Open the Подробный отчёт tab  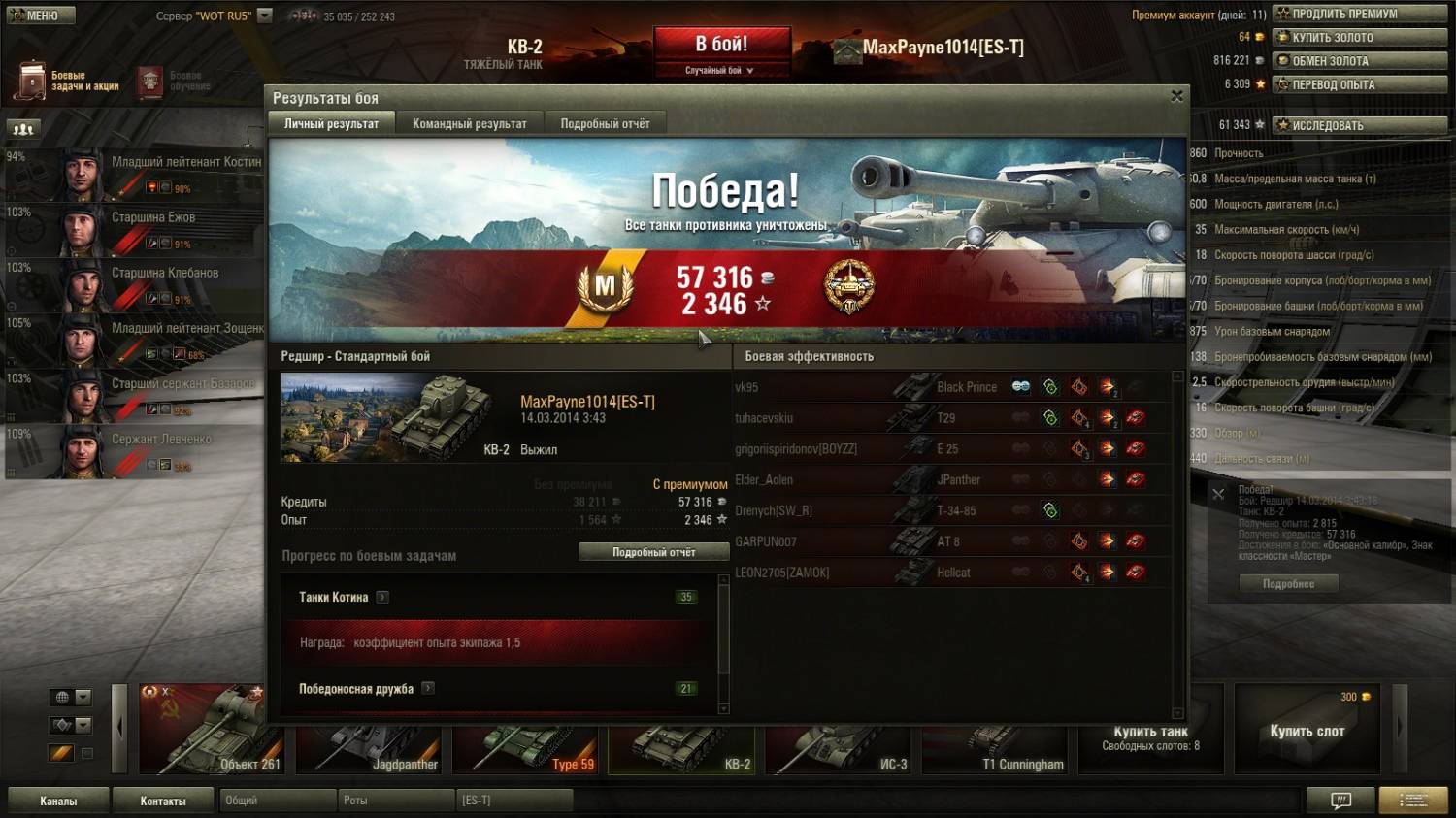click(x=605, y=123)
